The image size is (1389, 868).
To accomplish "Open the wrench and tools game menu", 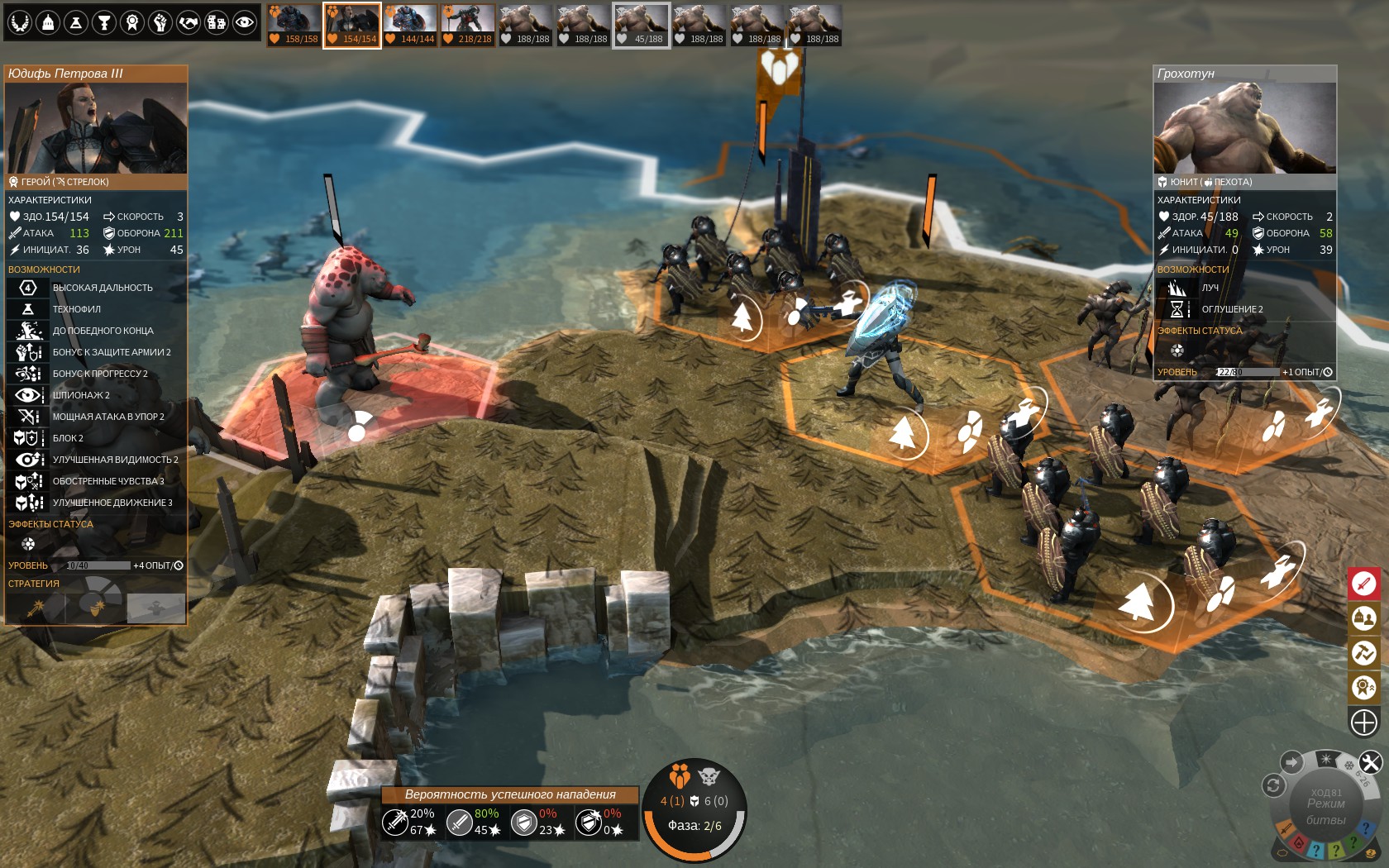I will coord(1370,762).
